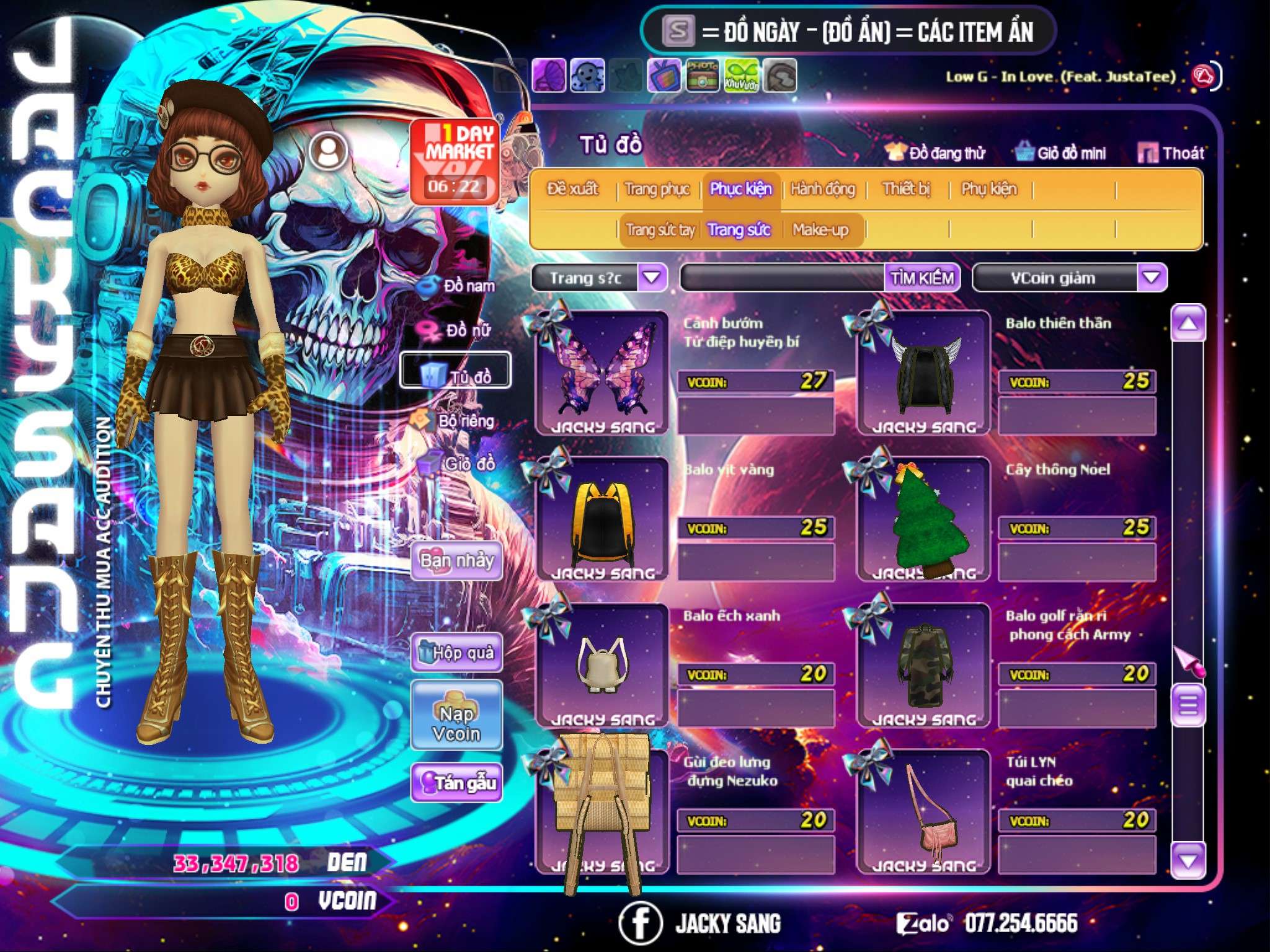Open the Bộ riêng menu
Screen dimensions: 1270x952
[x=457, y=421]
